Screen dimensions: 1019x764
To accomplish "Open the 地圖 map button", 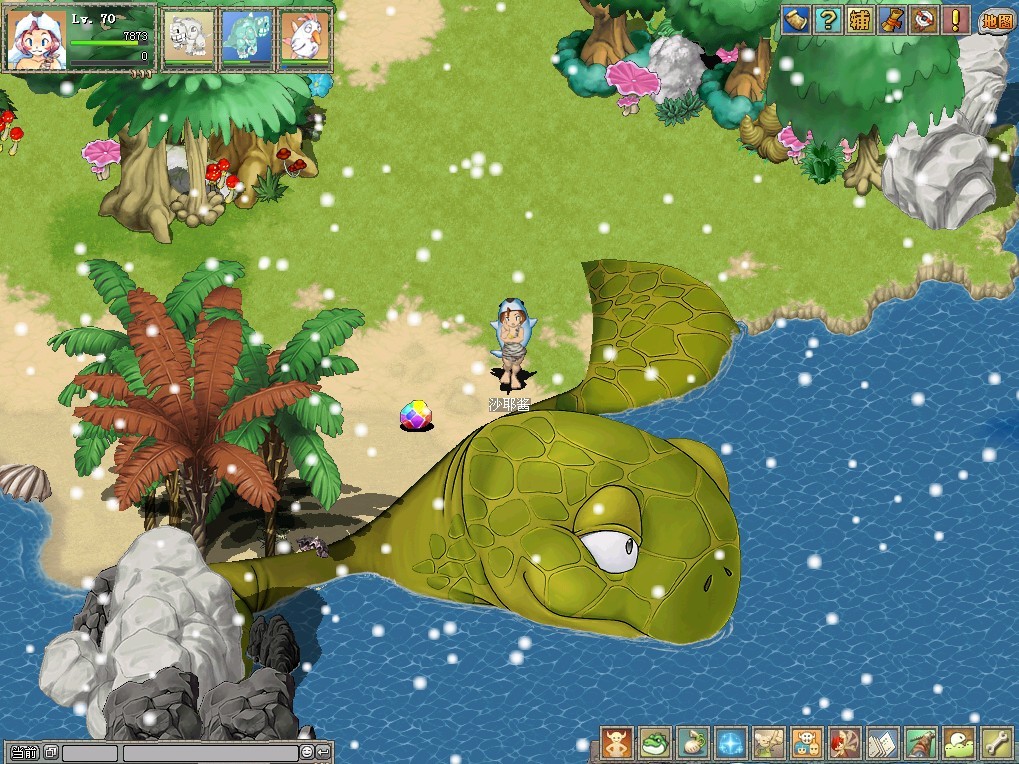I will coord(996,20).
